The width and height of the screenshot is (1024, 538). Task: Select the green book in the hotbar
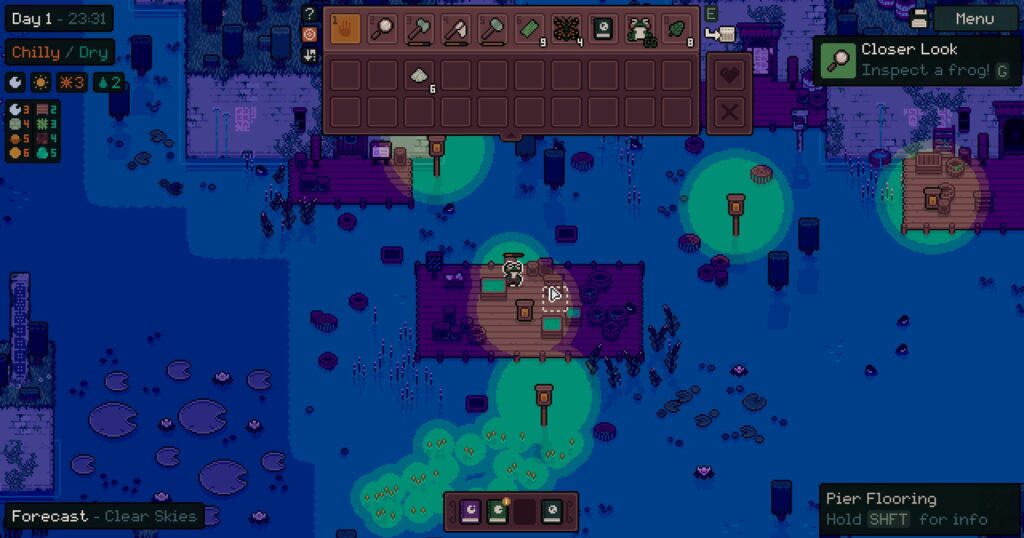tap(604, 28)
